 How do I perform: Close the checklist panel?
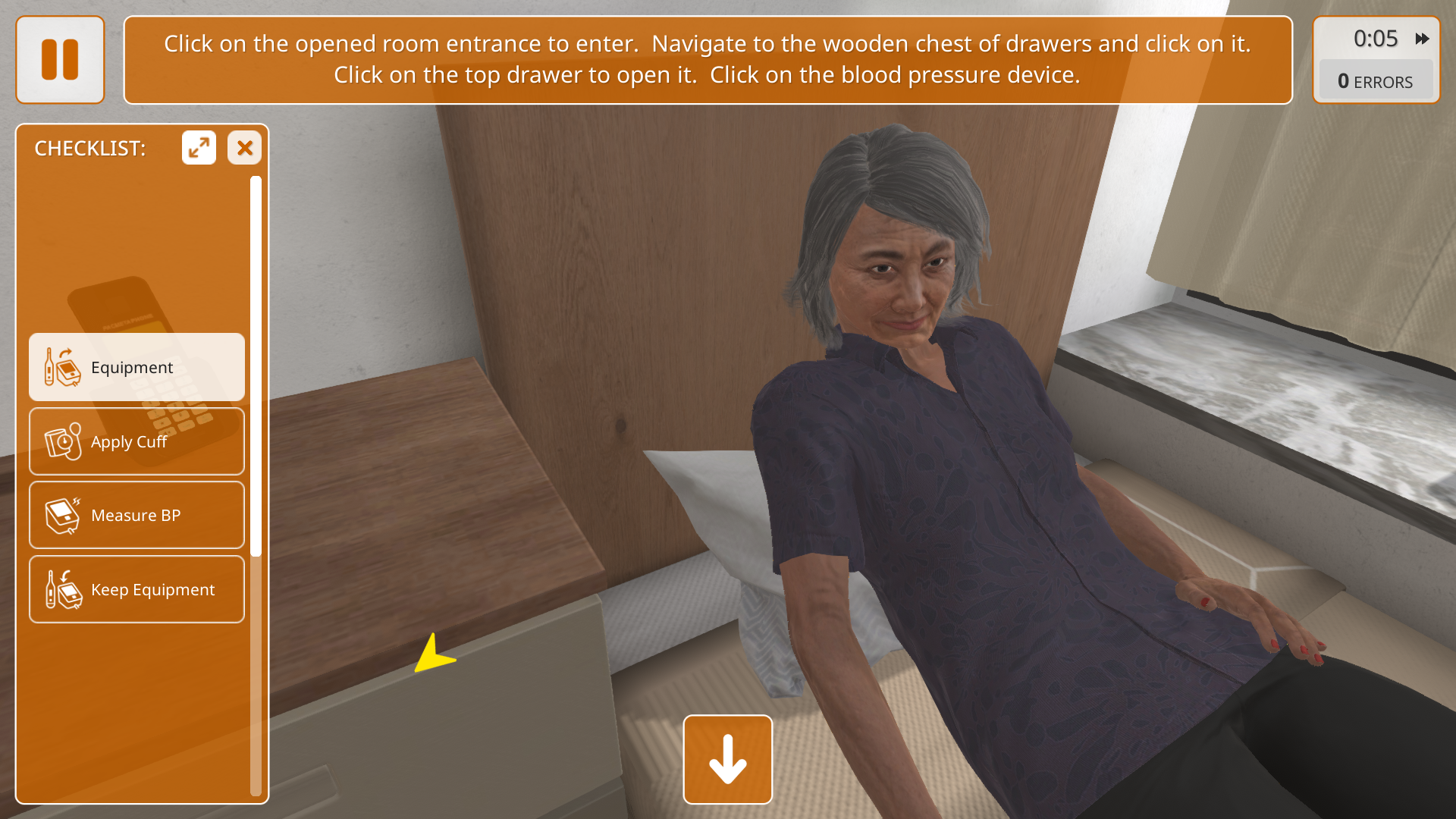point(244,148)
